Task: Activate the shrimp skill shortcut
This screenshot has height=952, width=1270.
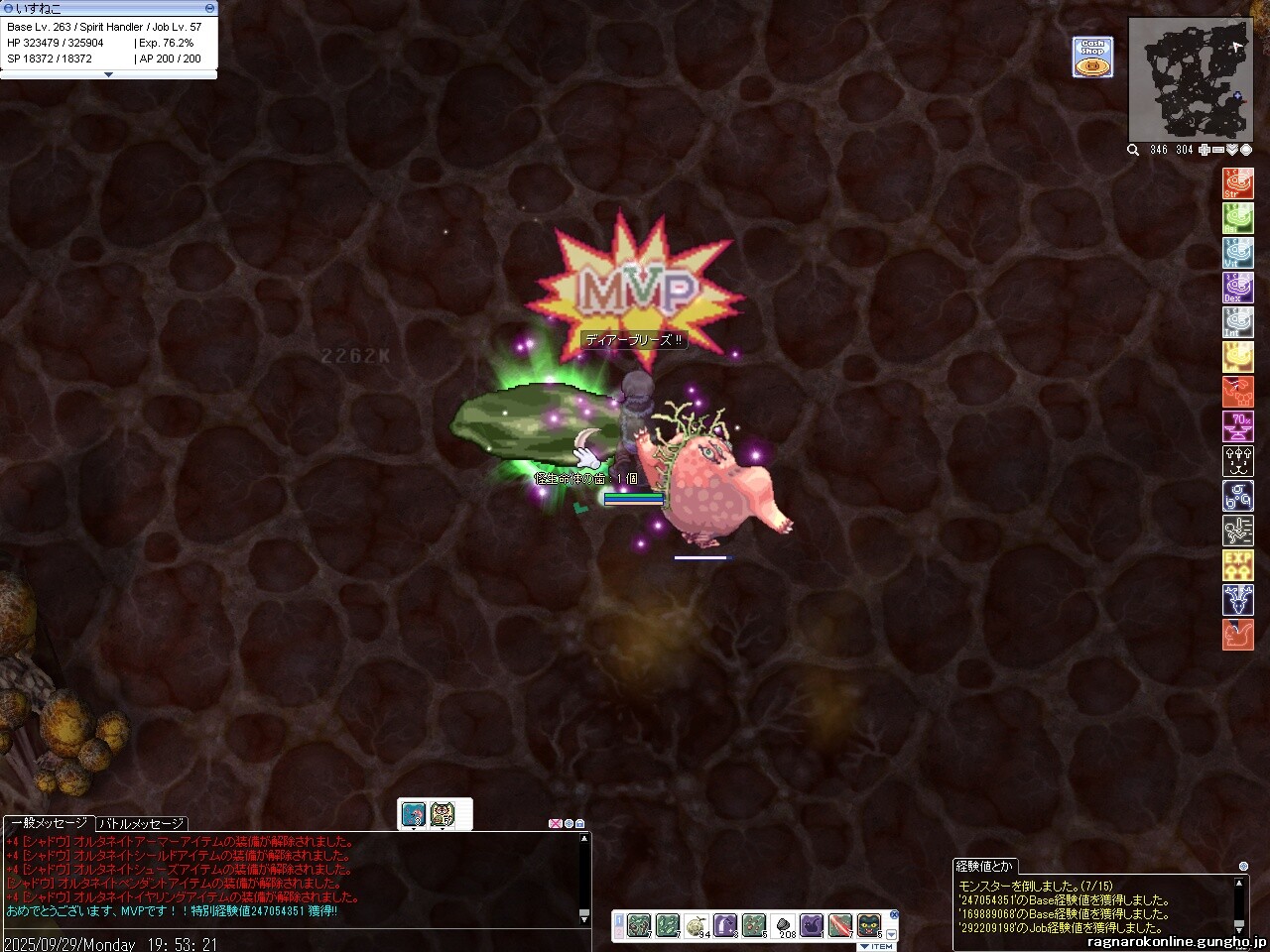Action: pyautogui.click(x=1238, y=392)
